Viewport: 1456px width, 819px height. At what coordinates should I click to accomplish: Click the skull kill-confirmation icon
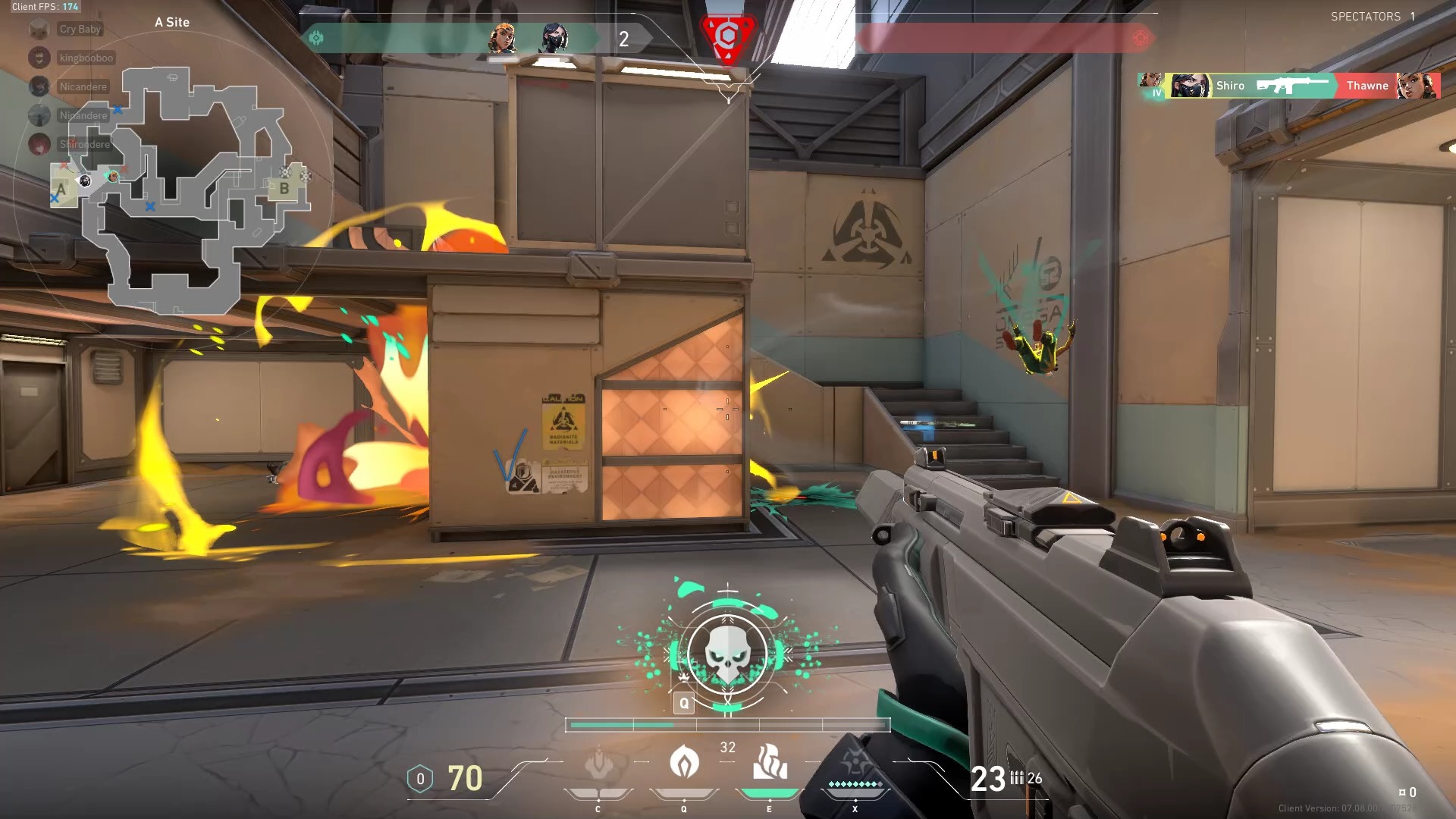point(727,654)
